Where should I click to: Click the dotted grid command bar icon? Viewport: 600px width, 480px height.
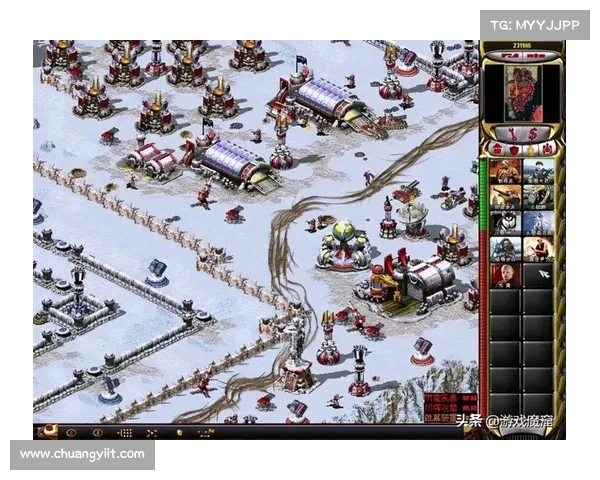tap(125, 433)
